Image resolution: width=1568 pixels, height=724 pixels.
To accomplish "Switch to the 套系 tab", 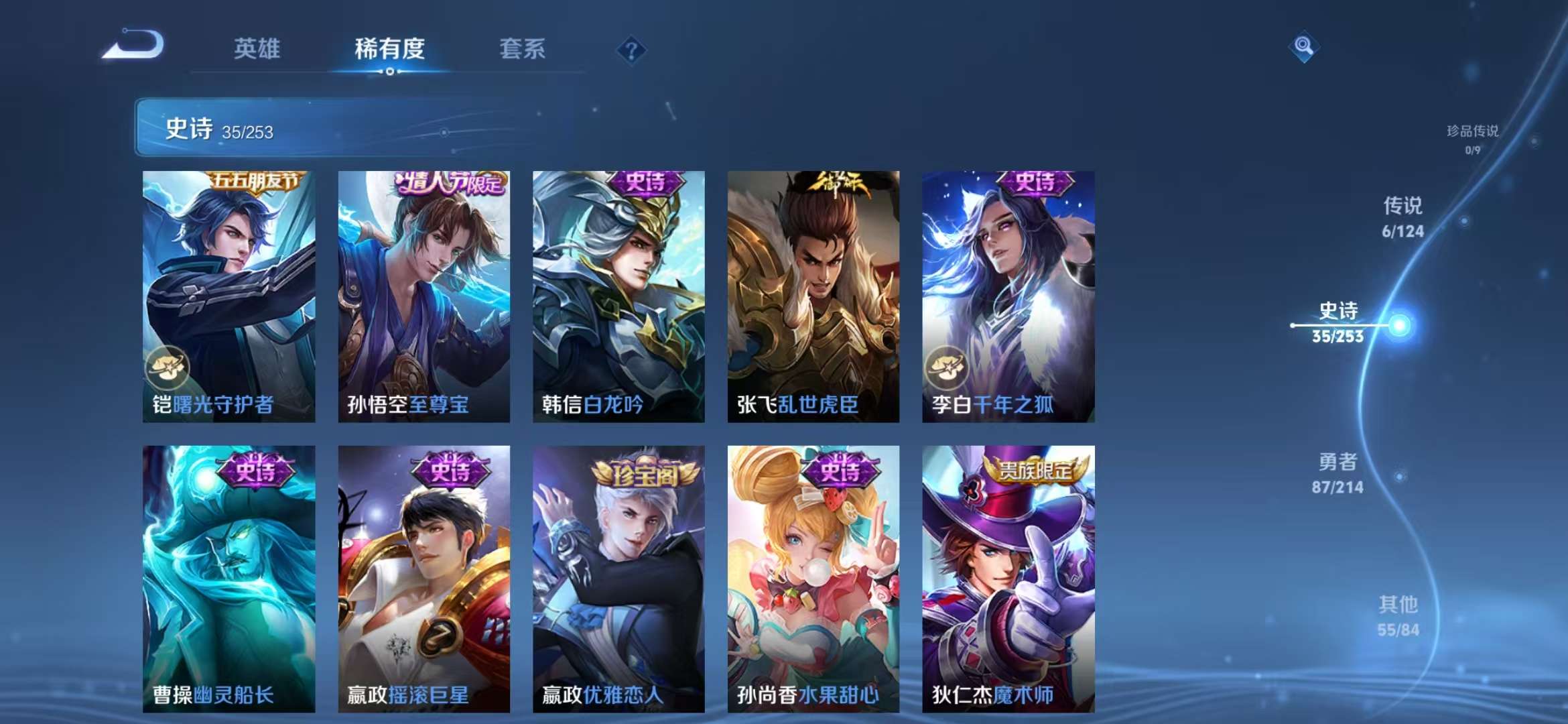I will [x=521, y=50].
